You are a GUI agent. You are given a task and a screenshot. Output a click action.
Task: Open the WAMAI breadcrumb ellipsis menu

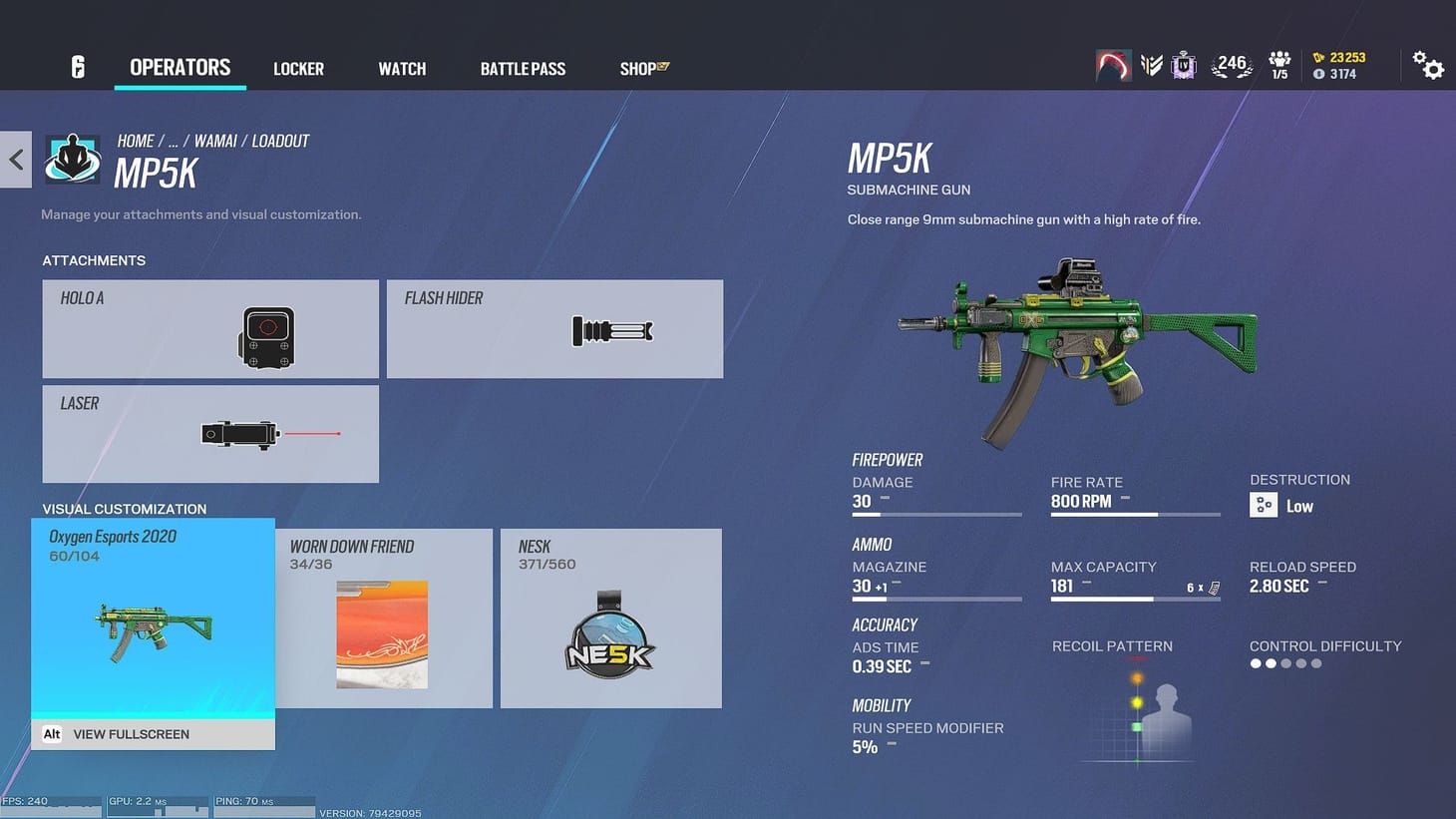pyautogui.click(x=174, y=141)
